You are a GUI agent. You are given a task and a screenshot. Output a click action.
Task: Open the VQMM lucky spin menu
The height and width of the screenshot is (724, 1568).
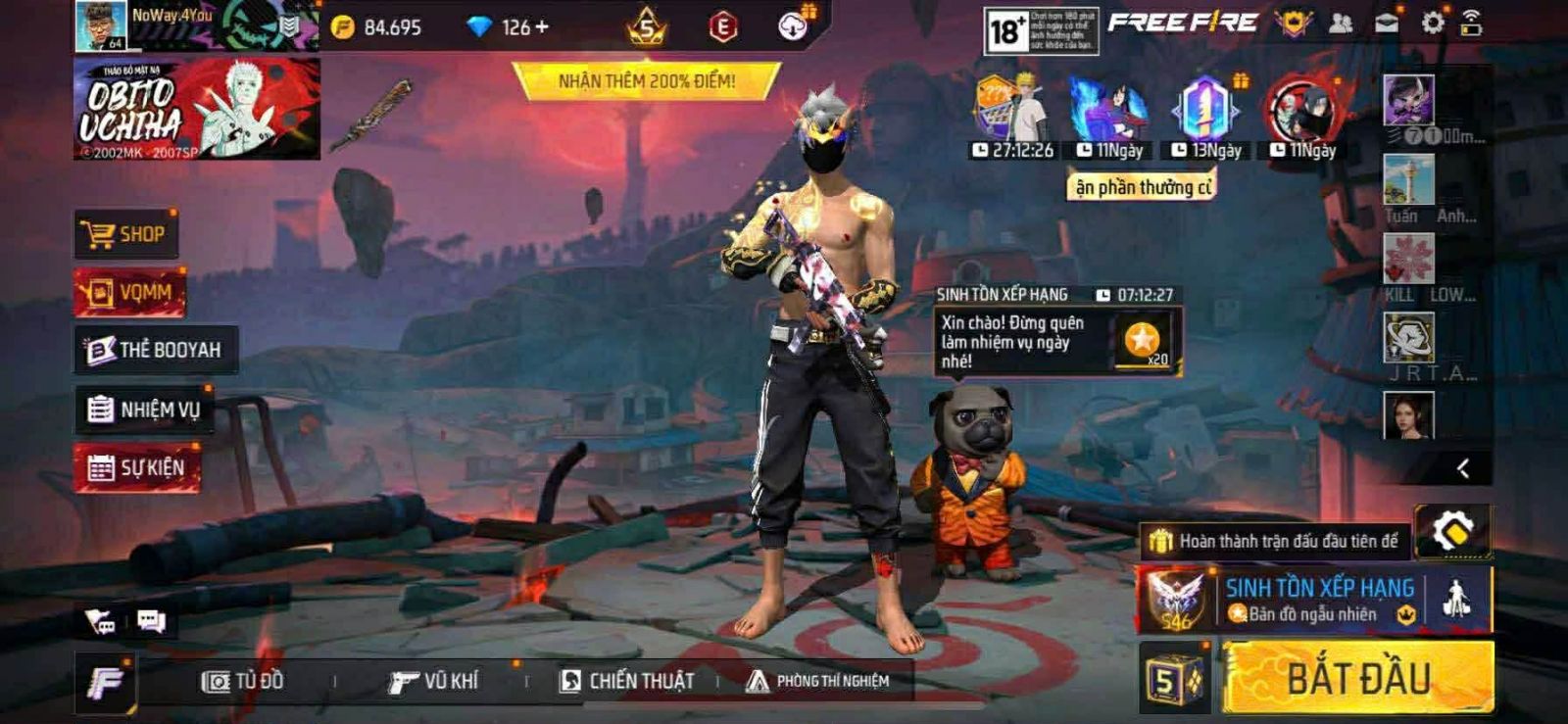point(129,293)
